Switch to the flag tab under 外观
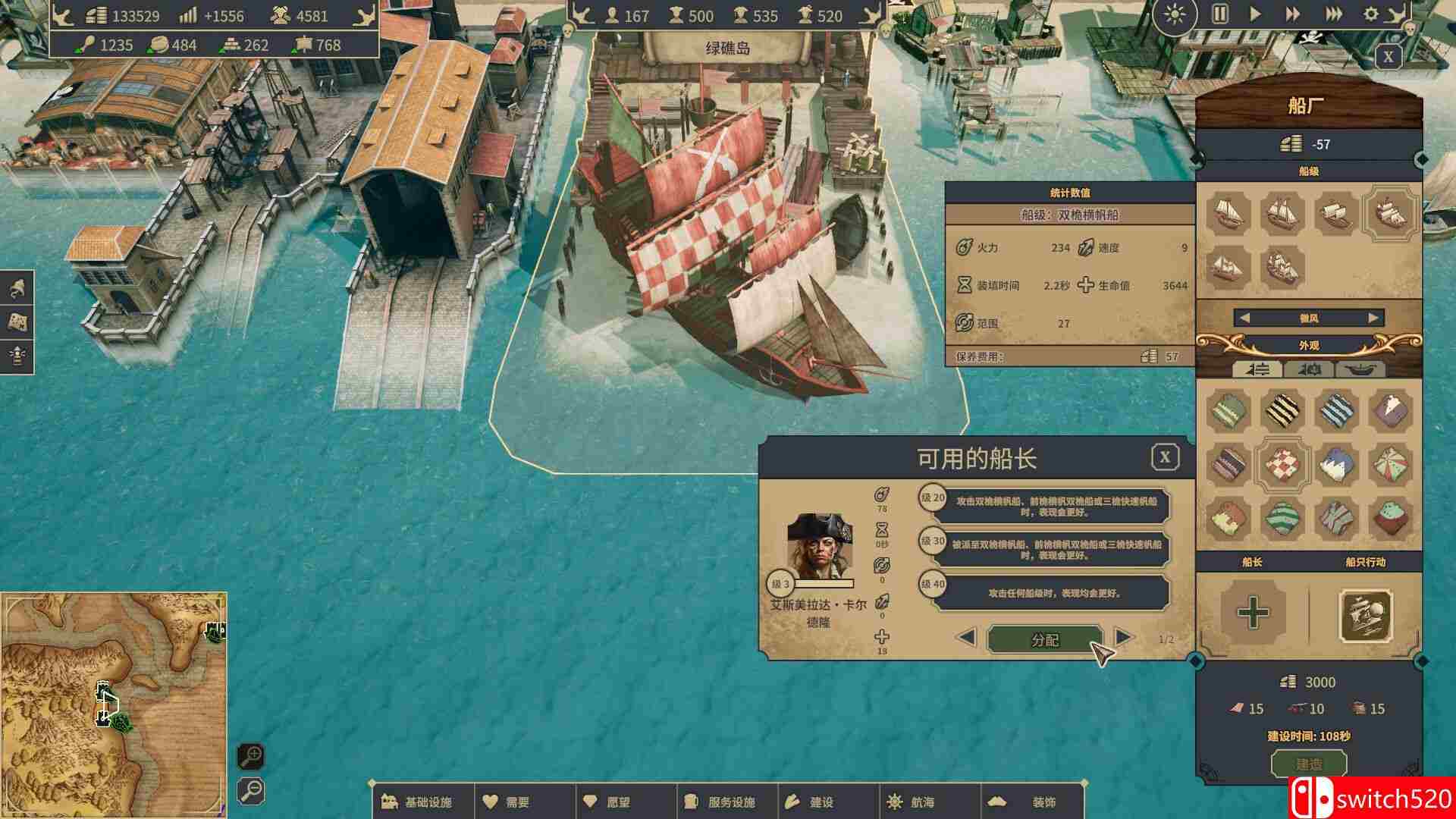Viewport: 1456px width, 819px height. coord(1310,370)
